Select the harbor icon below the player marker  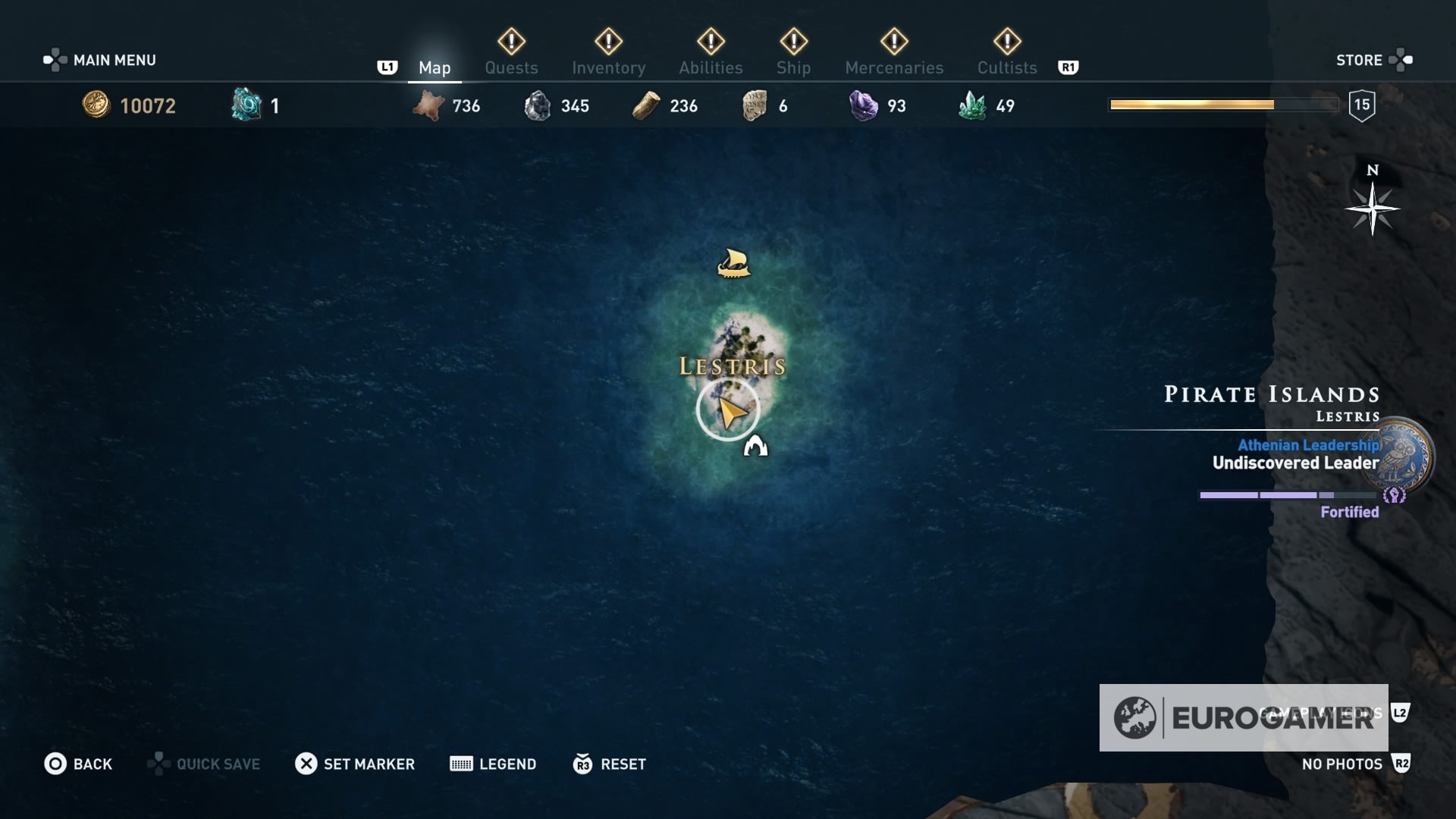[756, 447]
